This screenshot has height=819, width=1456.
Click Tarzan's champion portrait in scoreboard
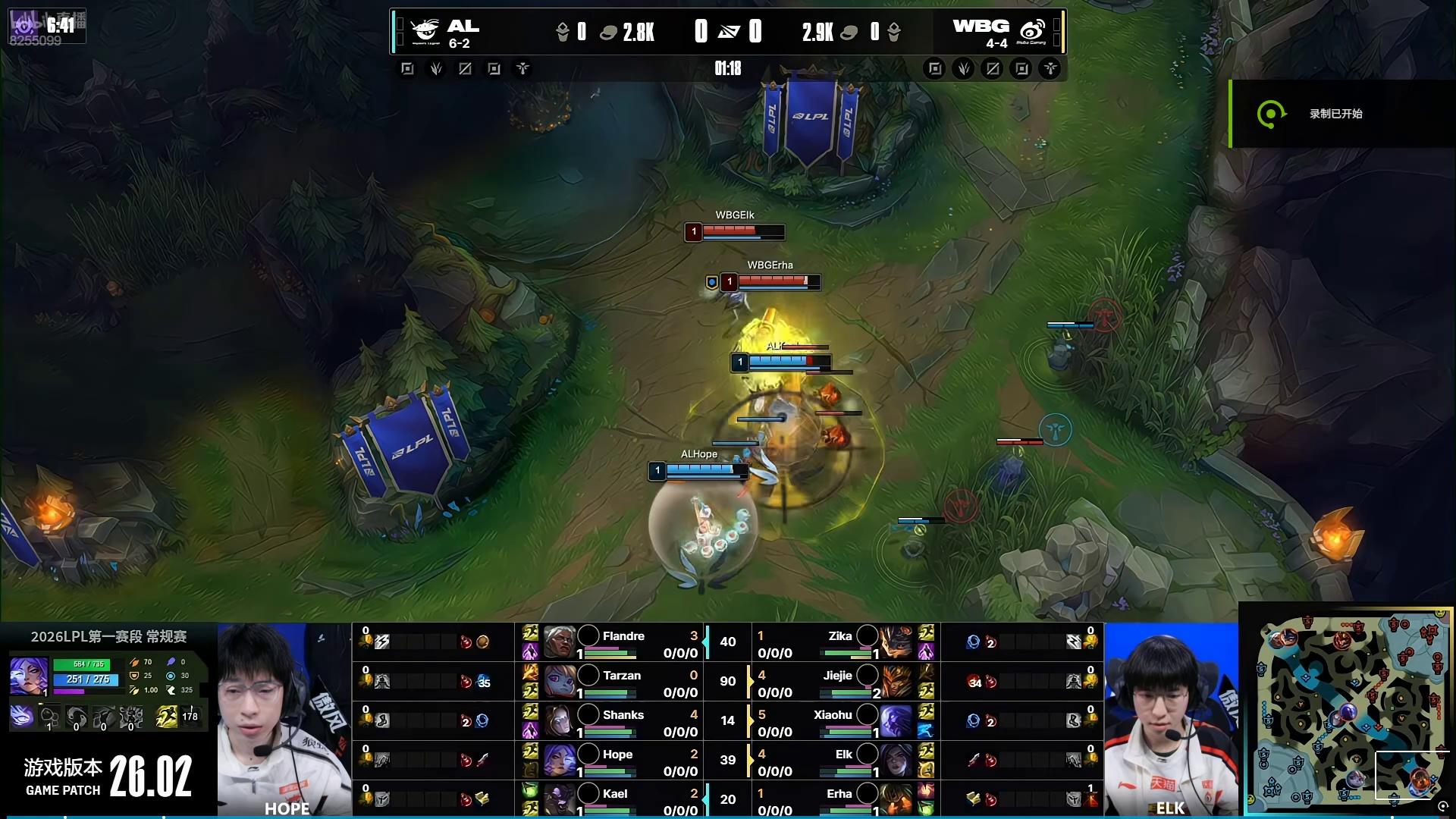559,682
